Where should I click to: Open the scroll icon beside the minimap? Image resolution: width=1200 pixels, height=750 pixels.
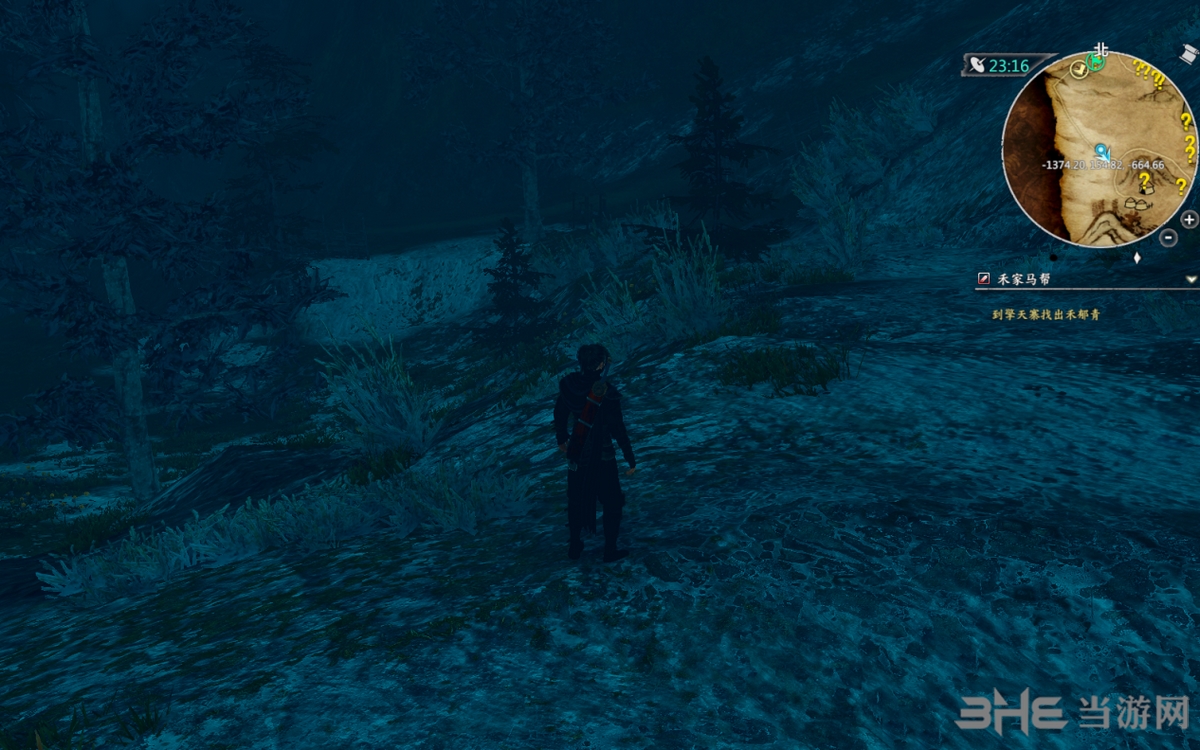pos(1187,54)
